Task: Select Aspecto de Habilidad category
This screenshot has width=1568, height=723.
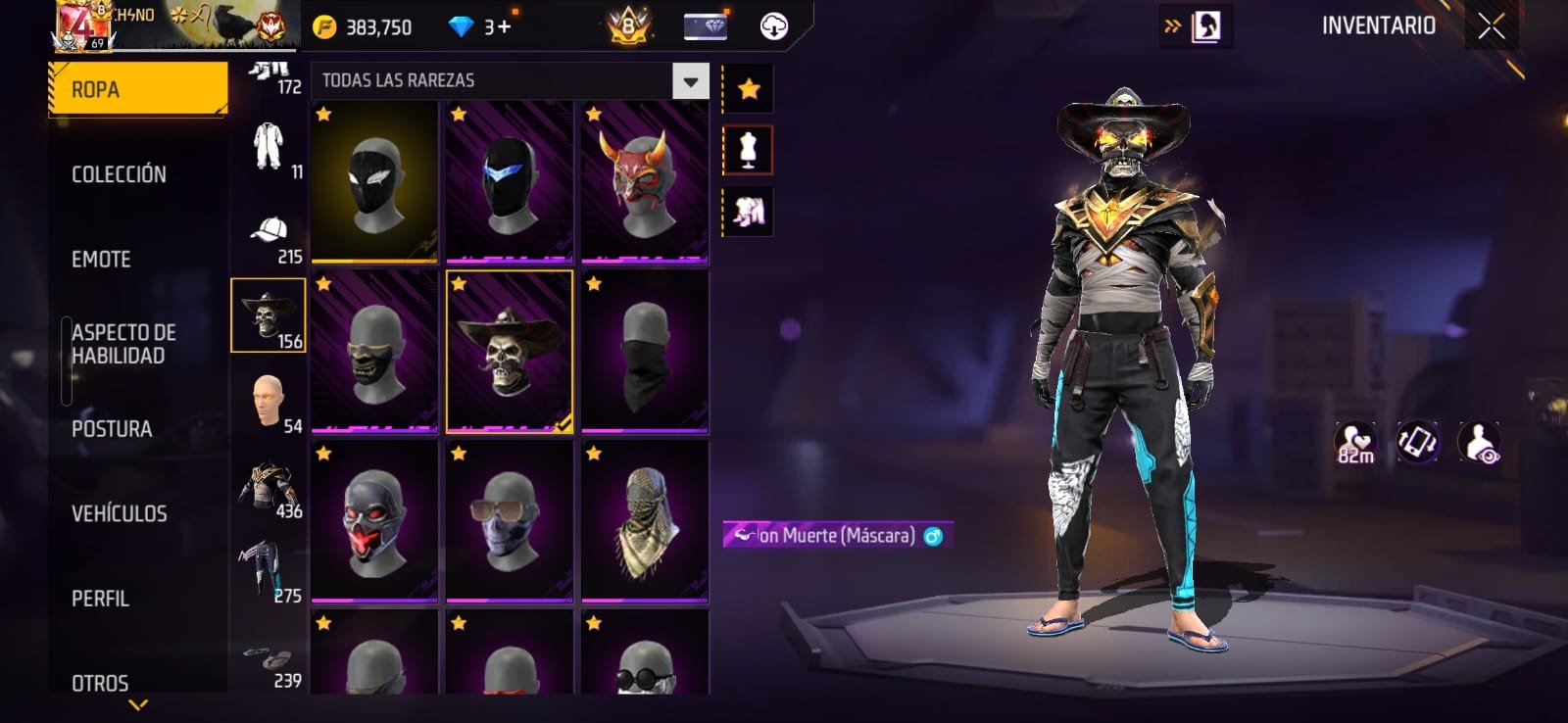Action: [x=123, y=344]
